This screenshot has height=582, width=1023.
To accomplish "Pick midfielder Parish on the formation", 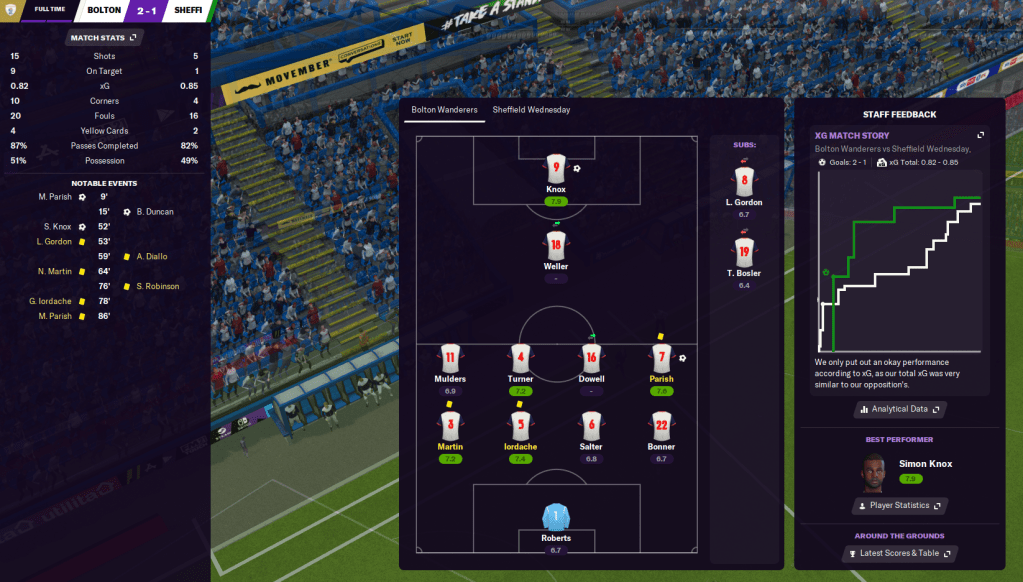I will [x=661, y=358].
